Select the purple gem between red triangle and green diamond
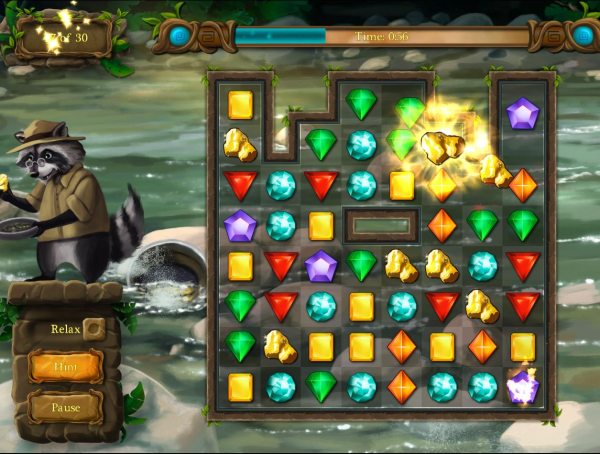This screenshot has width=600, height=454. (x=320, y=266)
